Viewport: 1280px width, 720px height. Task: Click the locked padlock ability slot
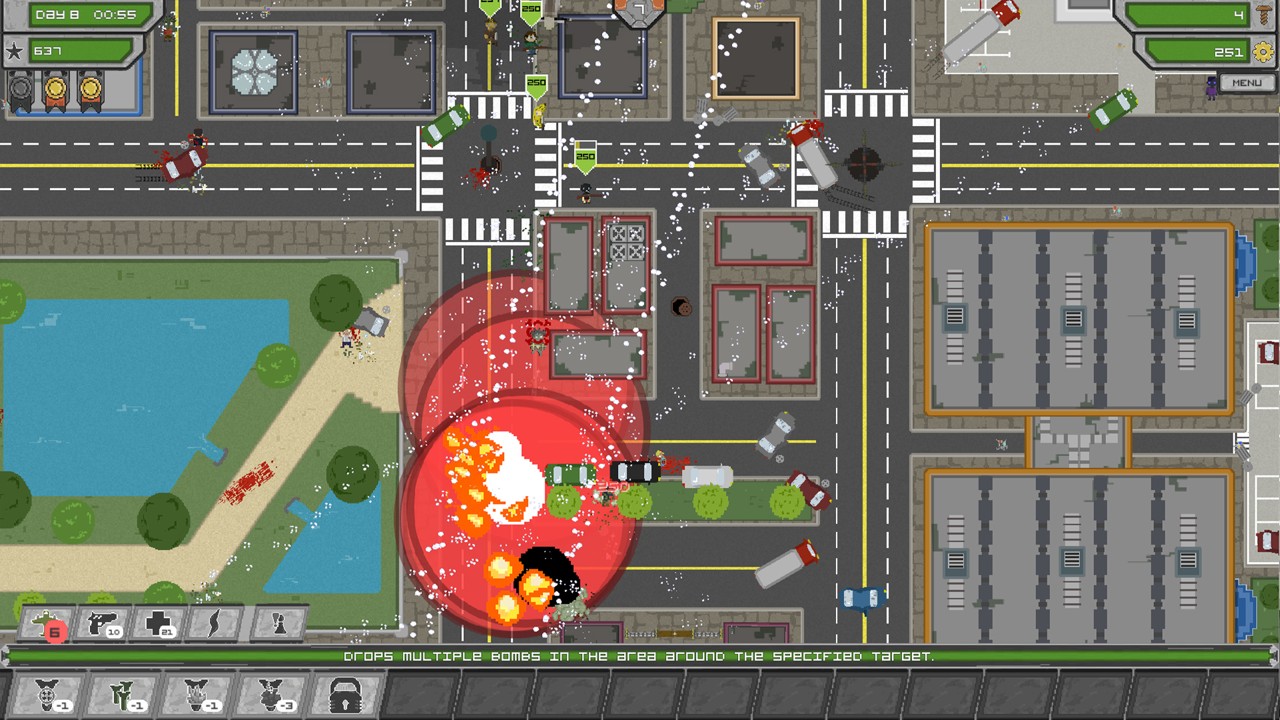click(x=346, y=693)
